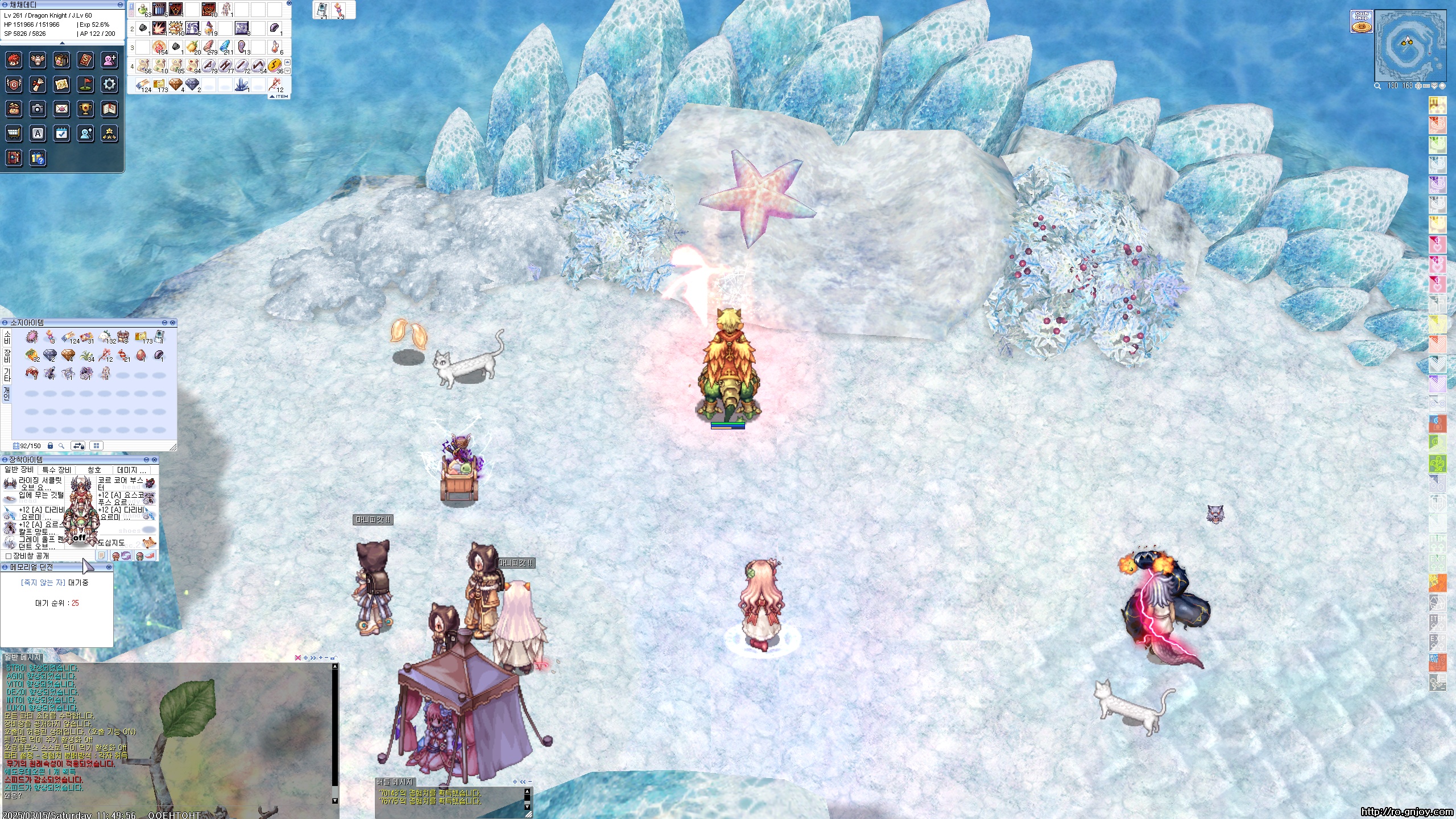This screenshot has height=819, width=1456.
Task: Open the calendar check-in icon
Action: click(61, 133)
